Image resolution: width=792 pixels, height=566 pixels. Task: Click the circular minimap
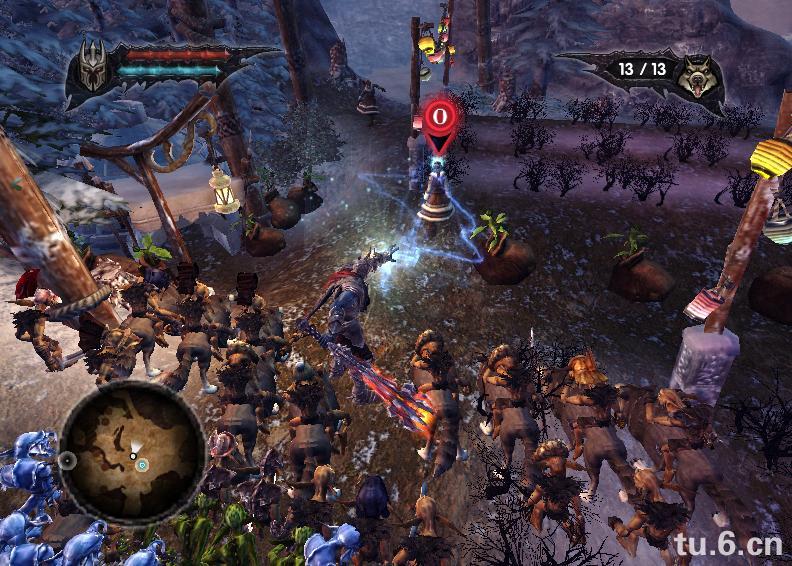click(x=133, y=452)
